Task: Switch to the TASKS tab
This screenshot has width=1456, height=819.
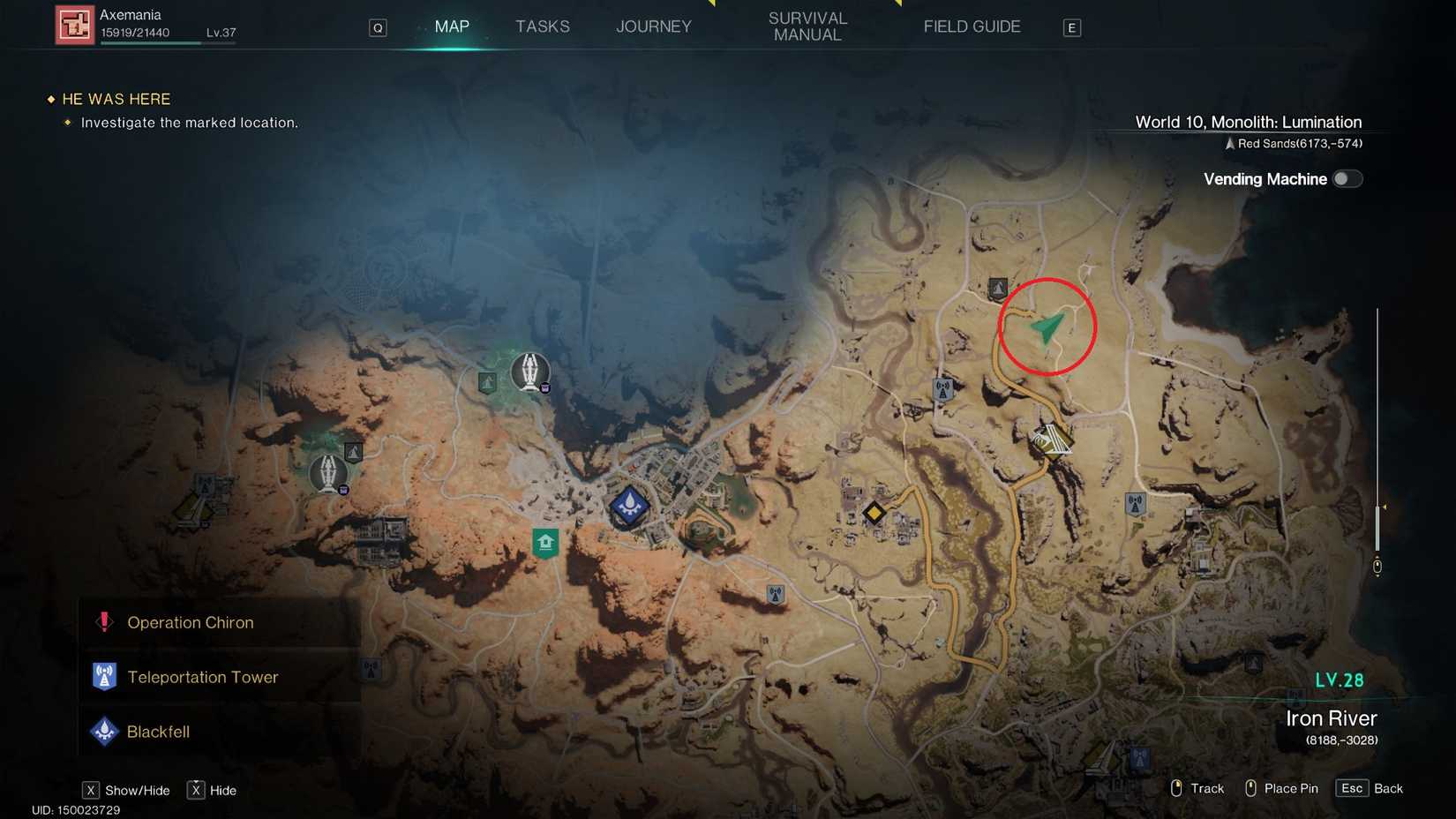Action: pos(543,26)
